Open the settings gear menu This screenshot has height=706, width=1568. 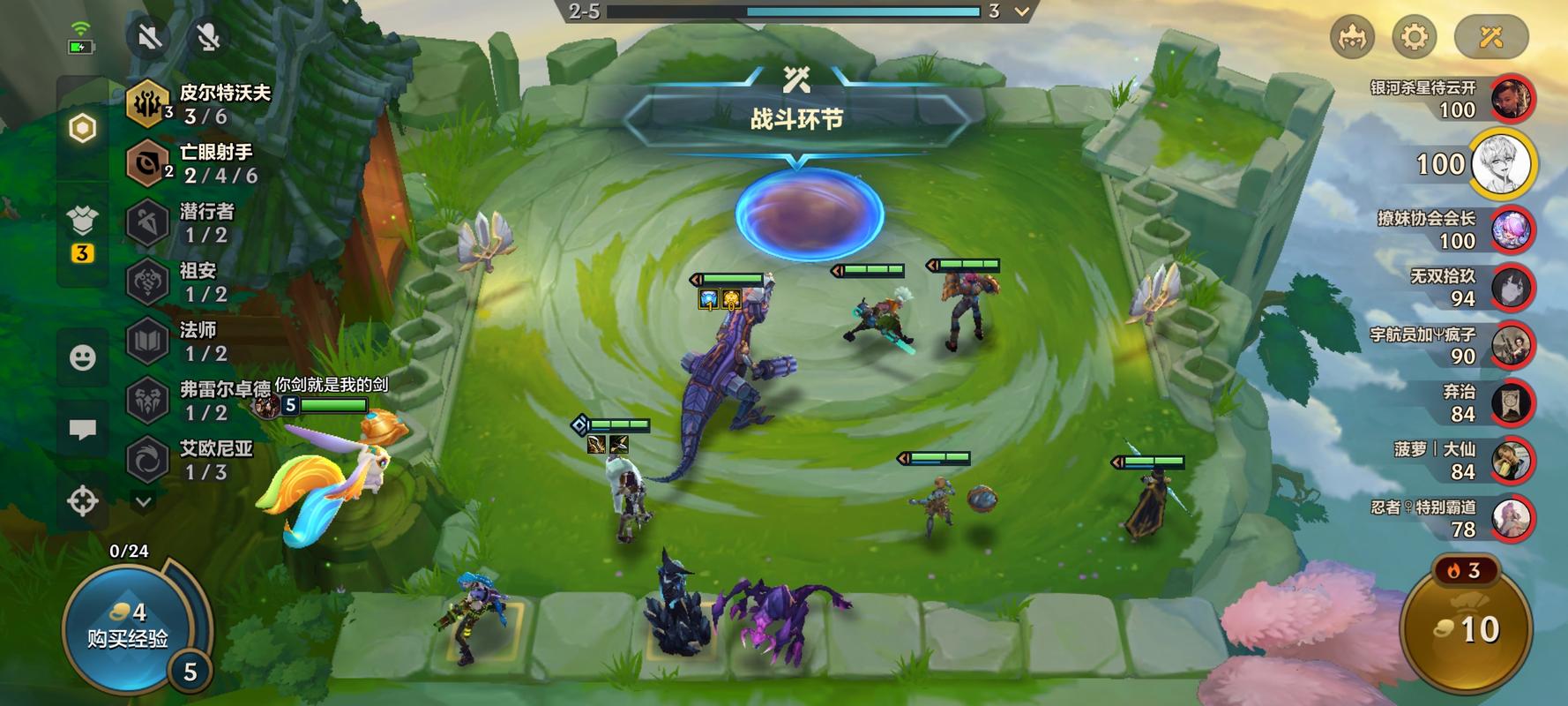(x=1414, y=37)
